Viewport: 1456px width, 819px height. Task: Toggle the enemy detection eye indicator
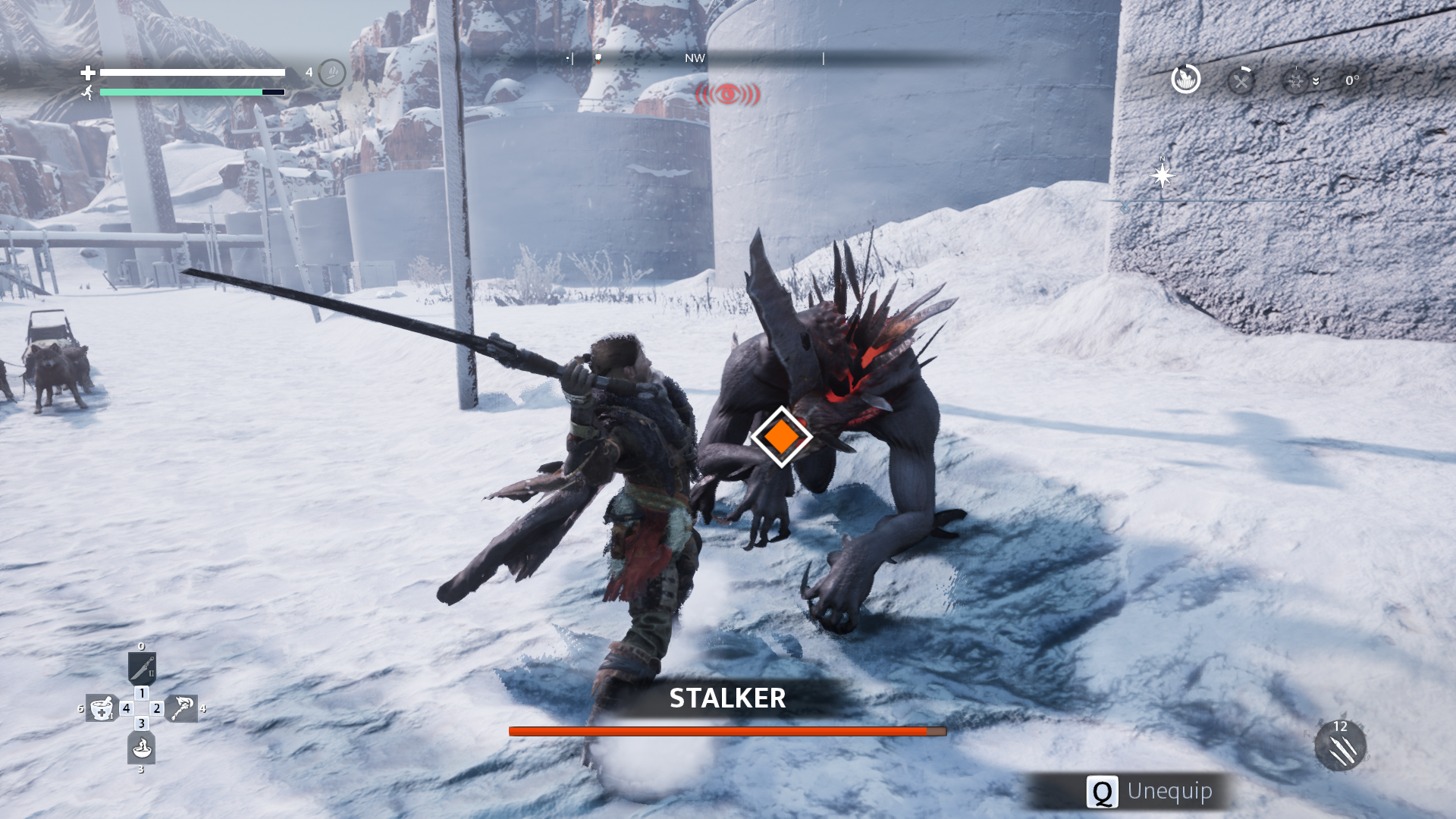726,93
